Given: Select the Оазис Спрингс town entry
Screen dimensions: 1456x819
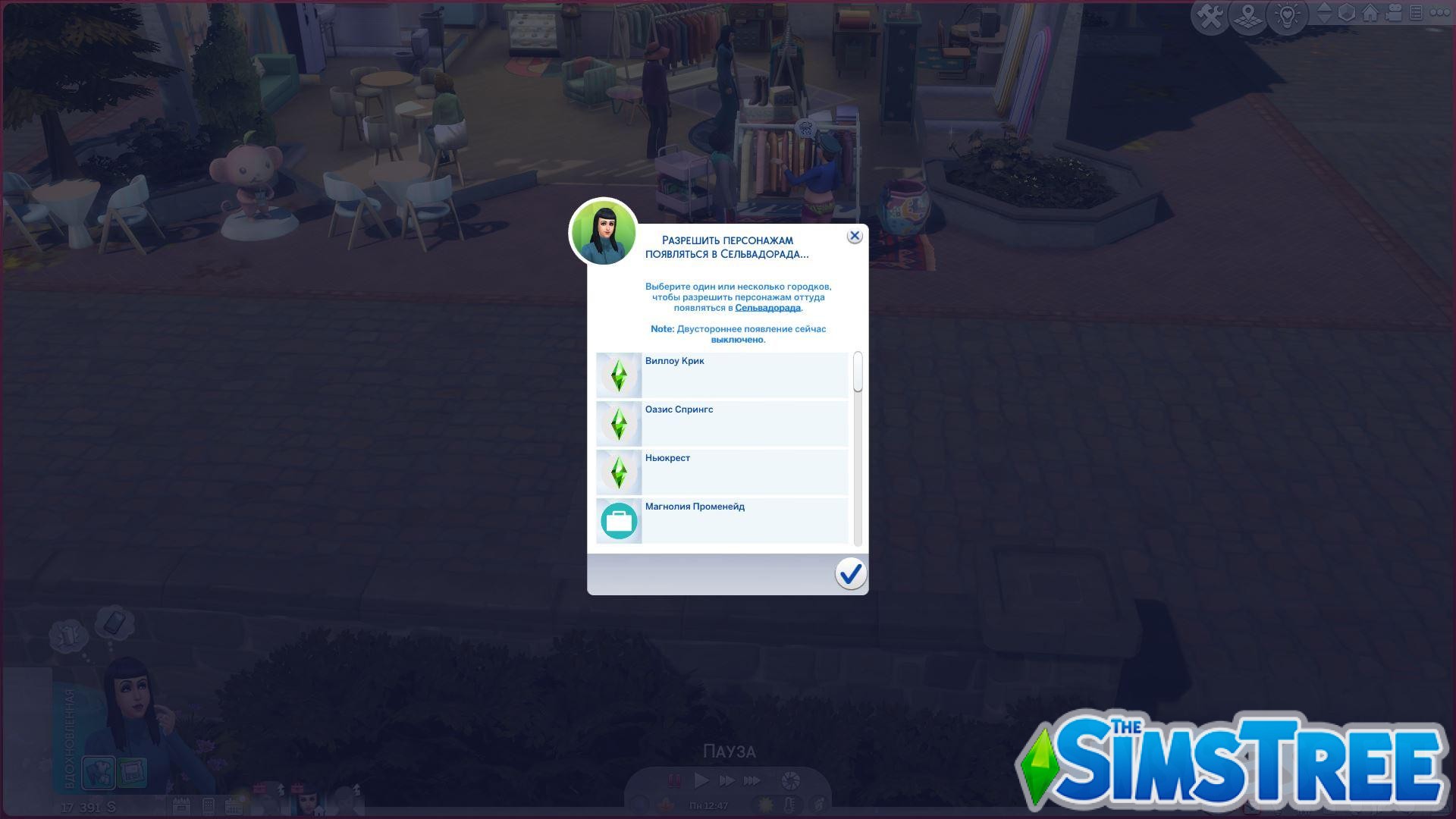Looking at the screenshot, I should tap(720, 423).
